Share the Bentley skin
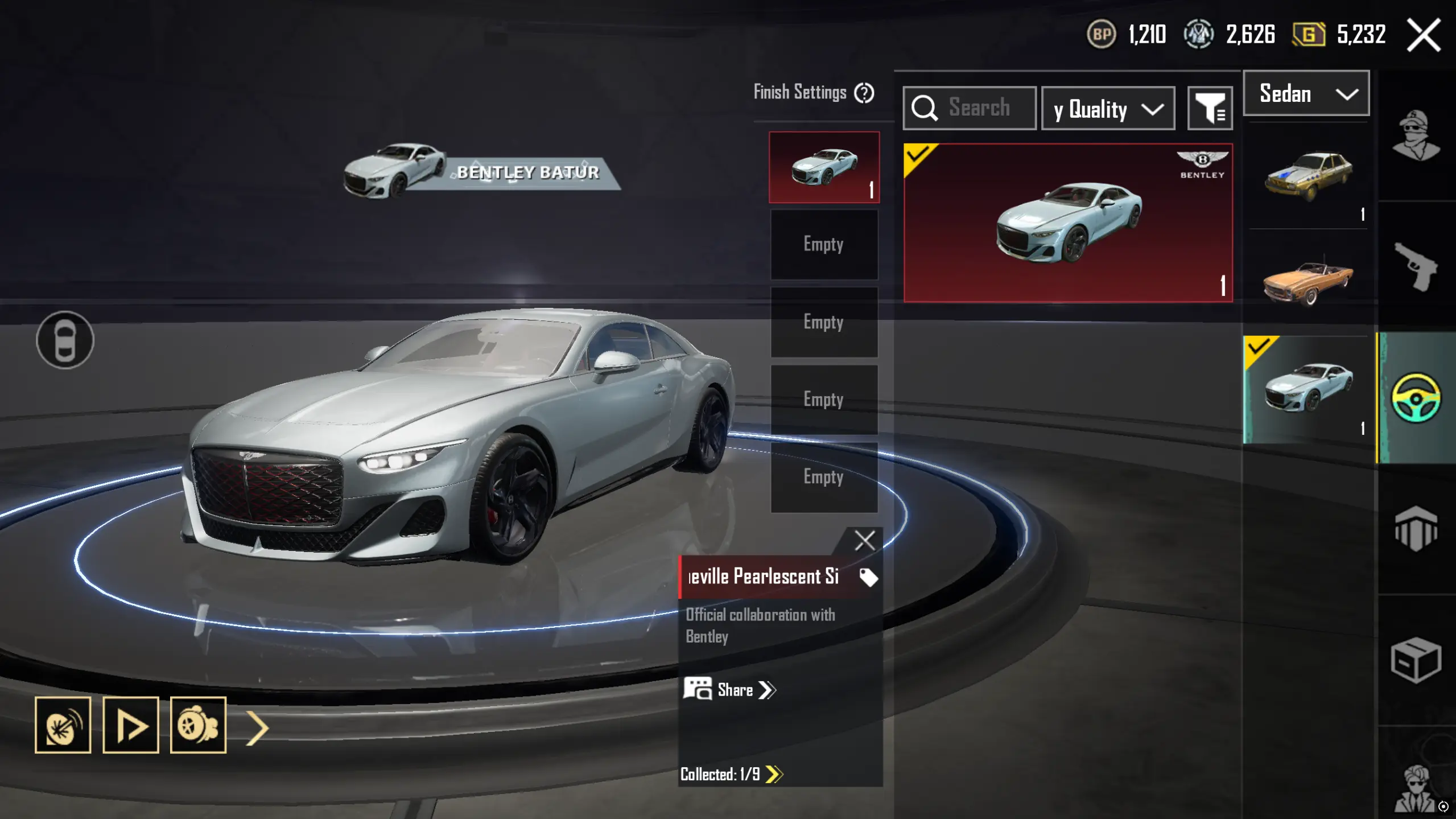 [730, 690]
